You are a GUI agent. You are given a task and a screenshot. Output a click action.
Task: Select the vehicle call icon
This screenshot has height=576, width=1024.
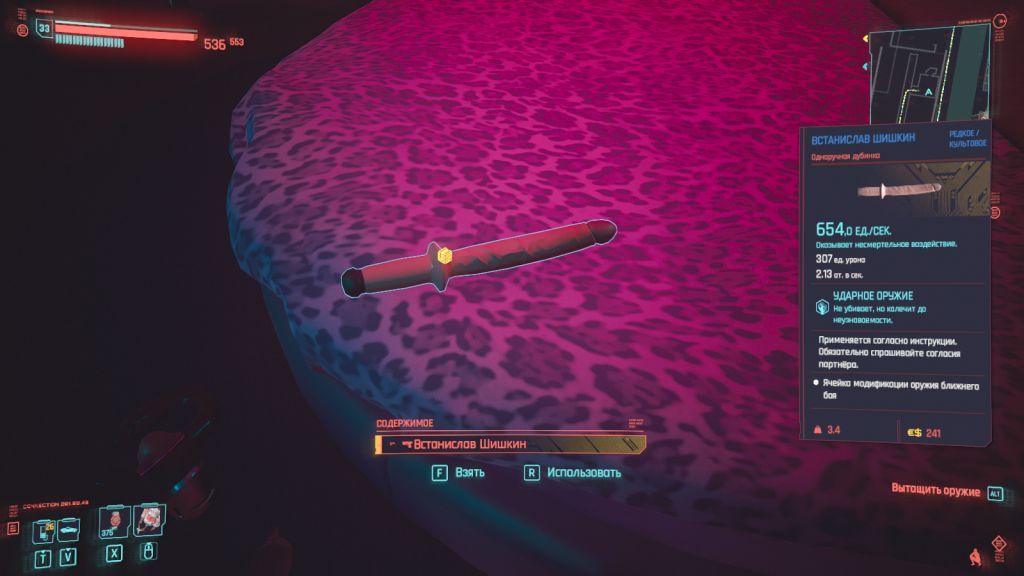point(68,530)
